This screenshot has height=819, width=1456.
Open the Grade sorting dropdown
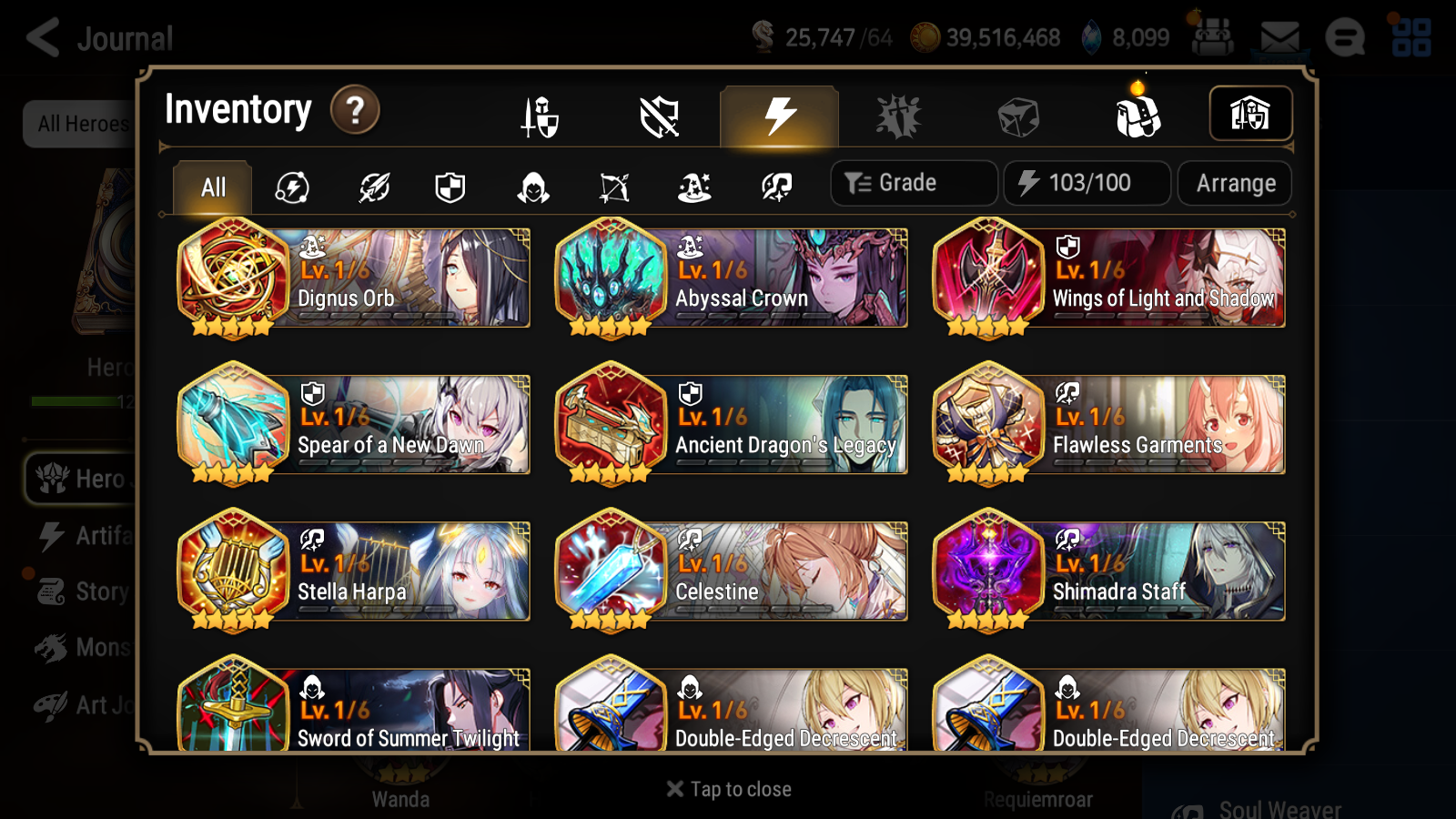click(913, 182)
